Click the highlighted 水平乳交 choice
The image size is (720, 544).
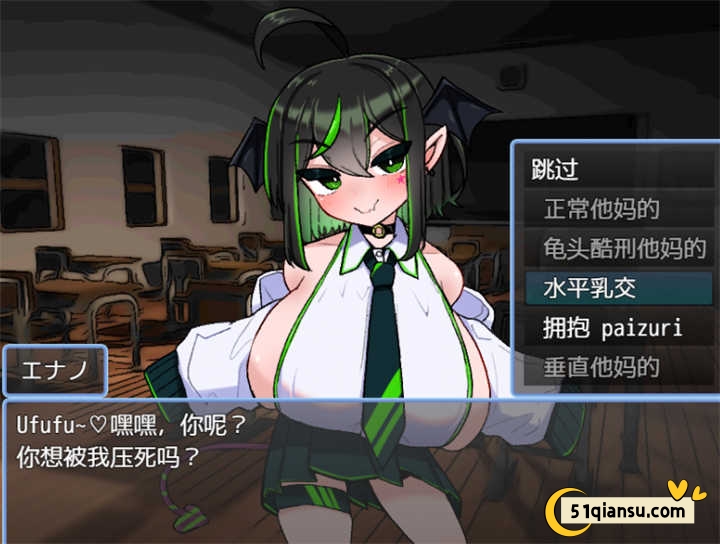[590, 289]
